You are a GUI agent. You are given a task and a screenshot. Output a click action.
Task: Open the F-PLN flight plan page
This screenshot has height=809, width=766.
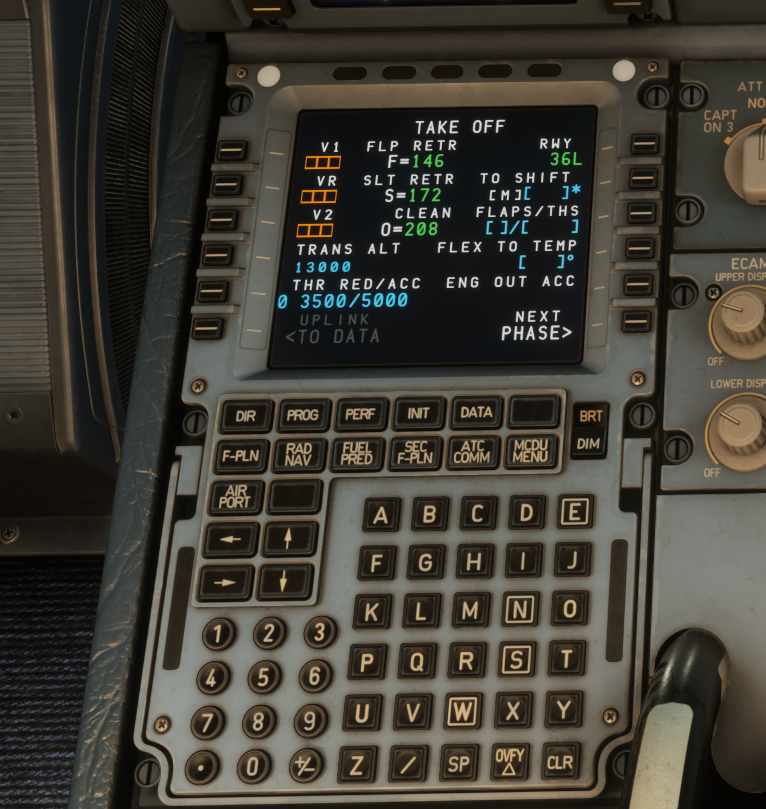click(x=241, y=456)
